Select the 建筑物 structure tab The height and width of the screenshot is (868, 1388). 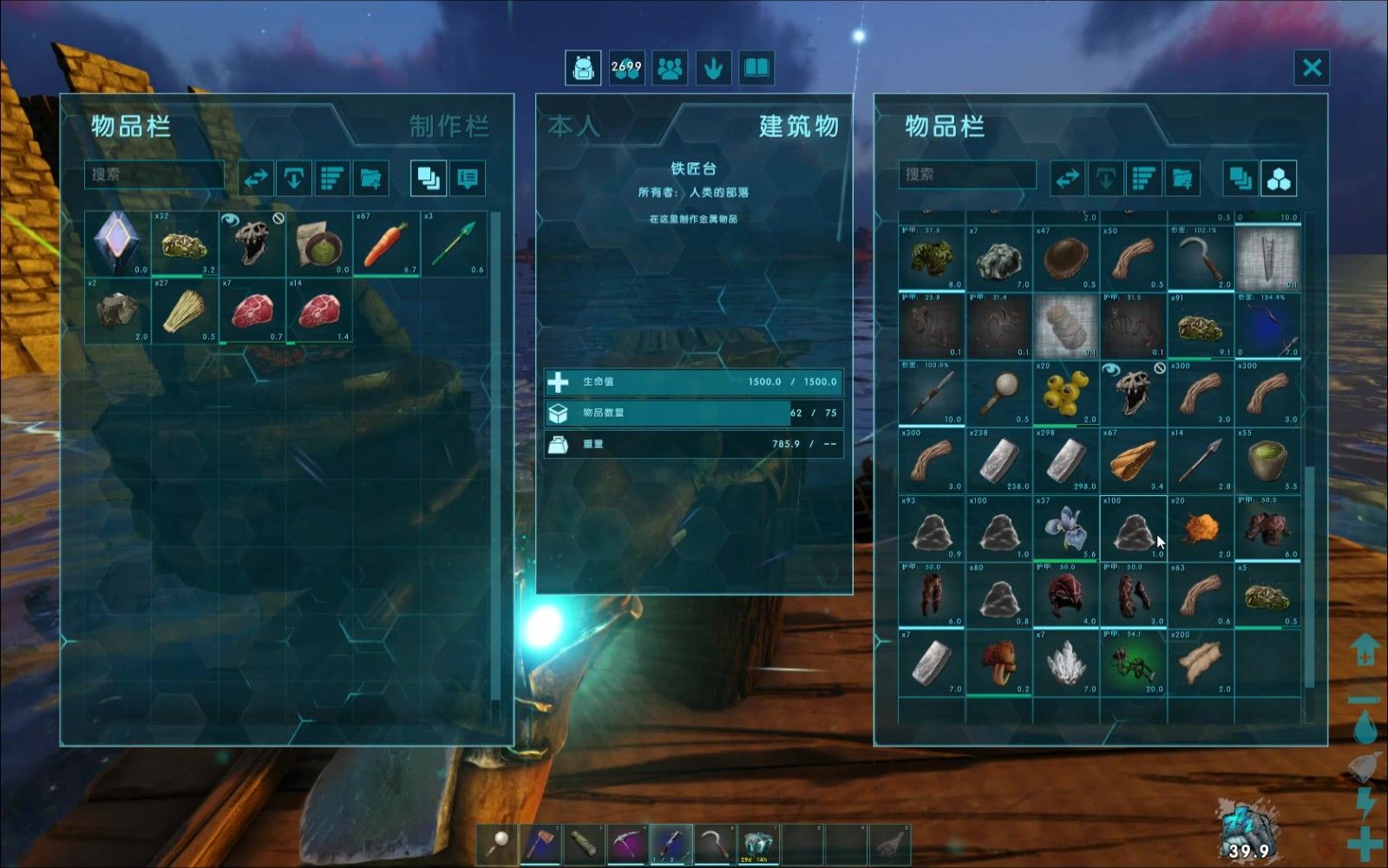click(798, 127)
